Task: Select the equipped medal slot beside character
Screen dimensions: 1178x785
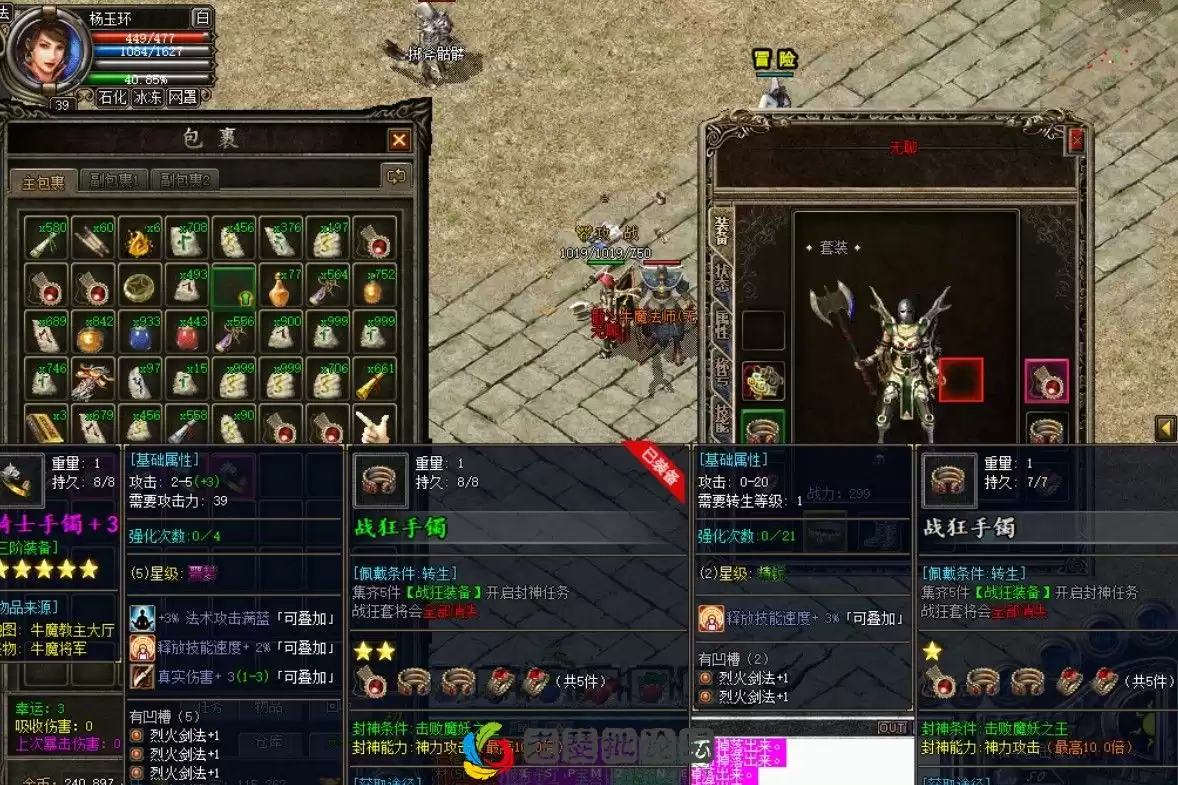Action: tap(763, 381)
